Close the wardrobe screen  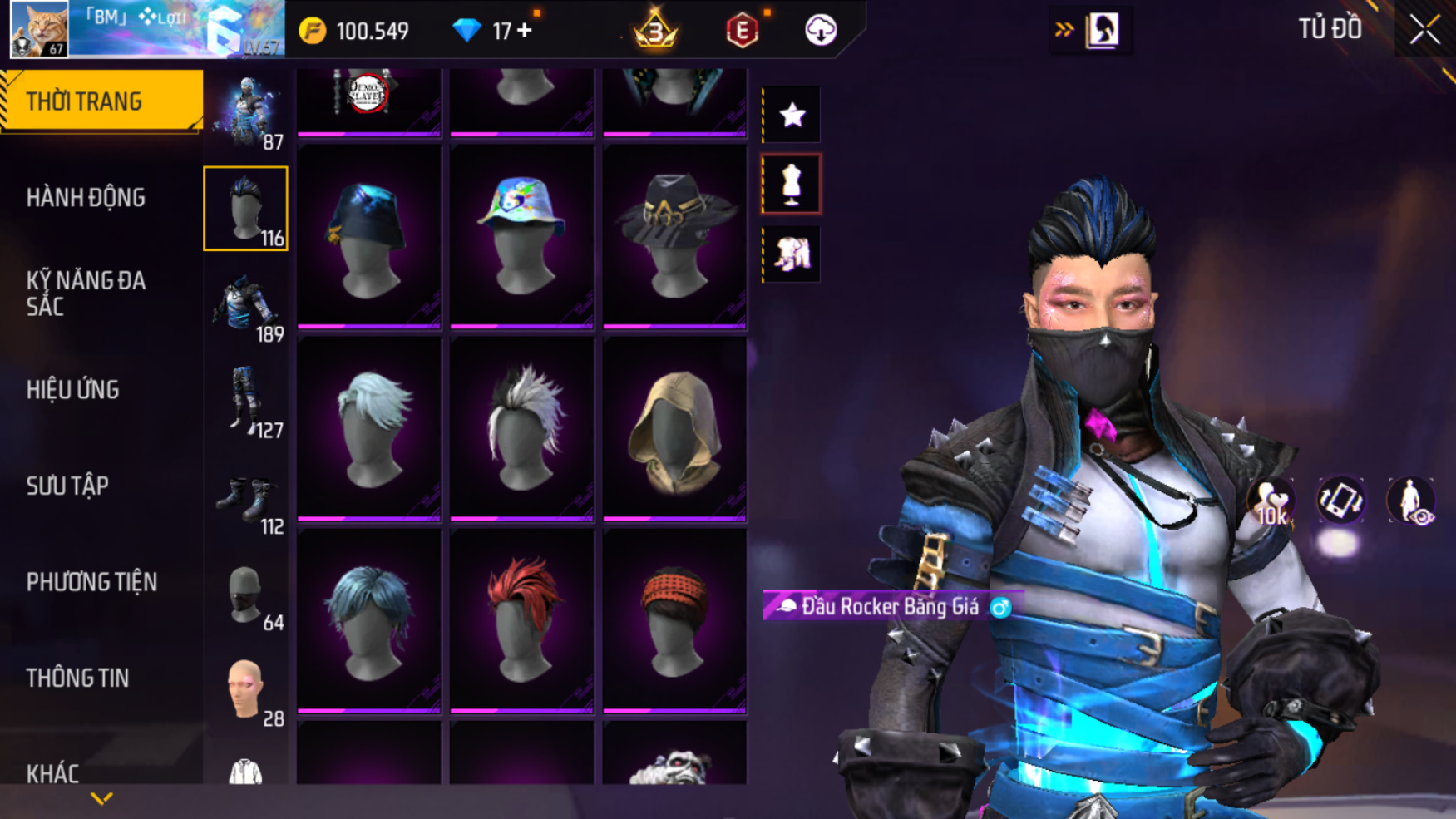point(1424,31)
